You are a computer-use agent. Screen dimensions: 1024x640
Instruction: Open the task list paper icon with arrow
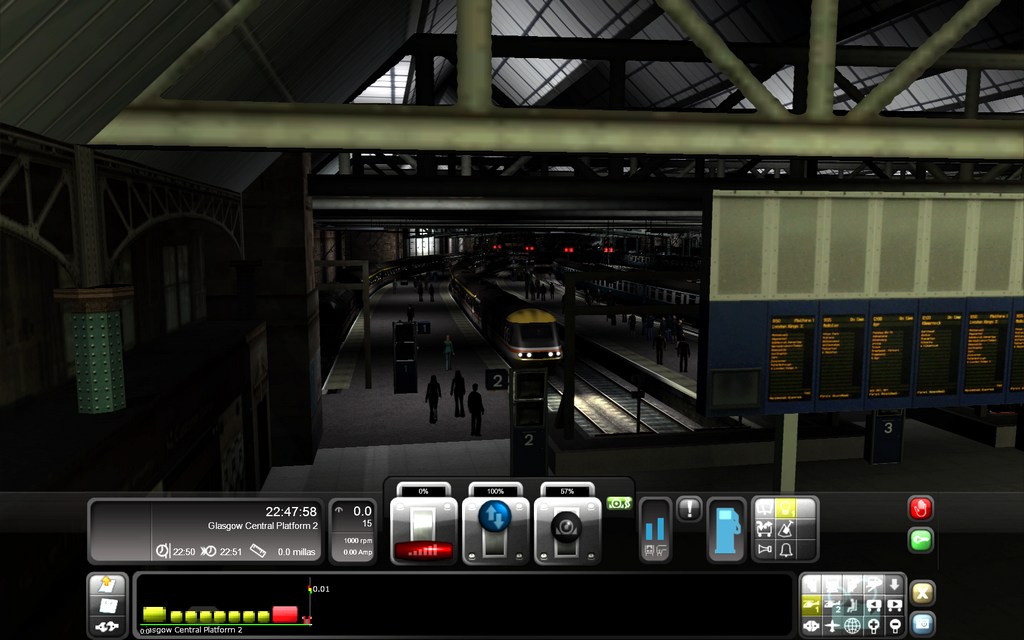[x=104, y=585]
